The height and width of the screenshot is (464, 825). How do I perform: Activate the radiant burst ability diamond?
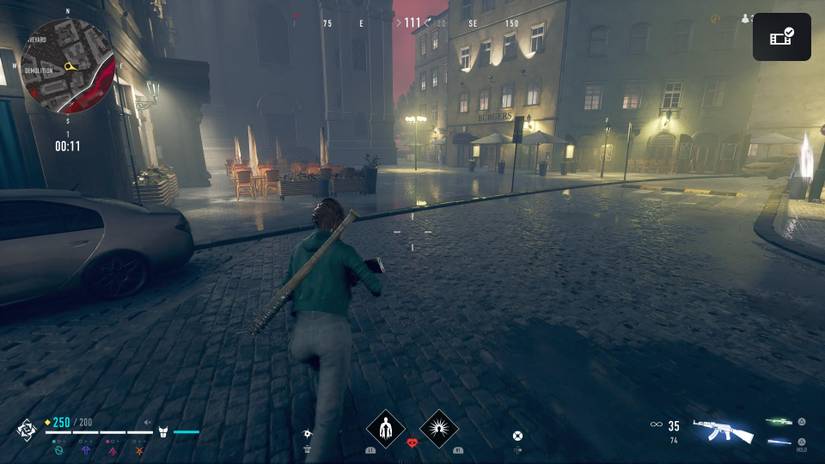coord(438,428)
